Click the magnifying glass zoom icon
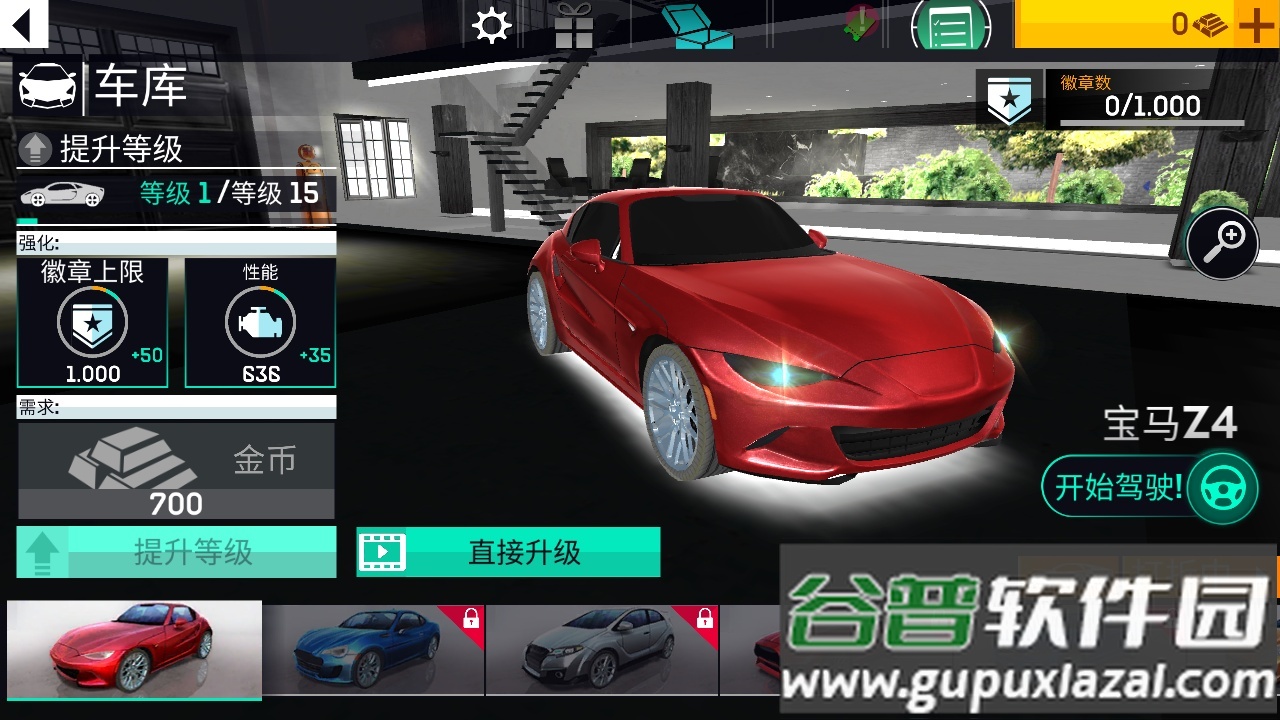Screen dimensions: 1280x720 click(1222, 242)
